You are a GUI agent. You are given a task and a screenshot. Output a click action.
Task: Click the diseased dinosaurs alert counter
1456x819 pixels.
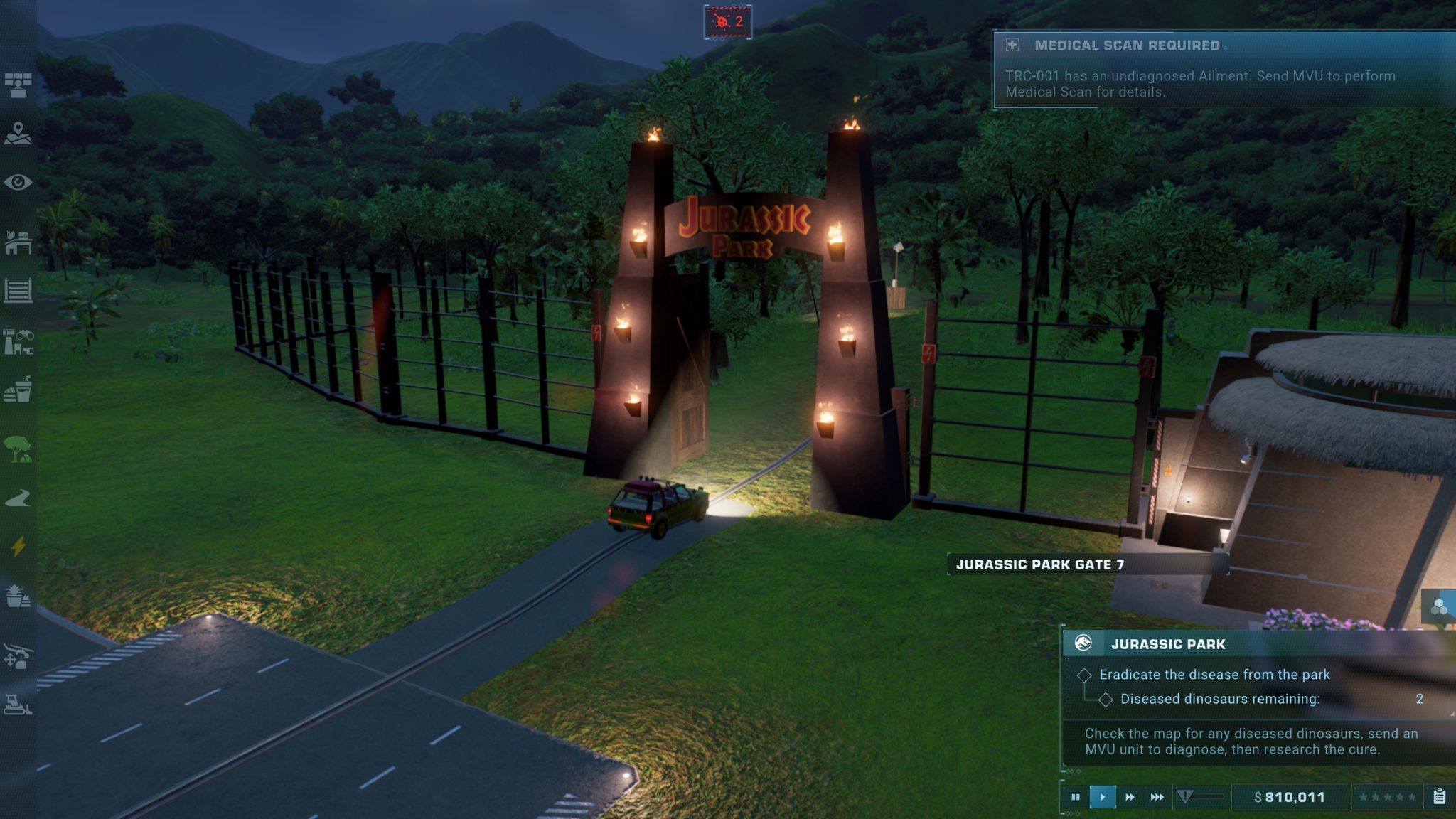tap(728, 22)
